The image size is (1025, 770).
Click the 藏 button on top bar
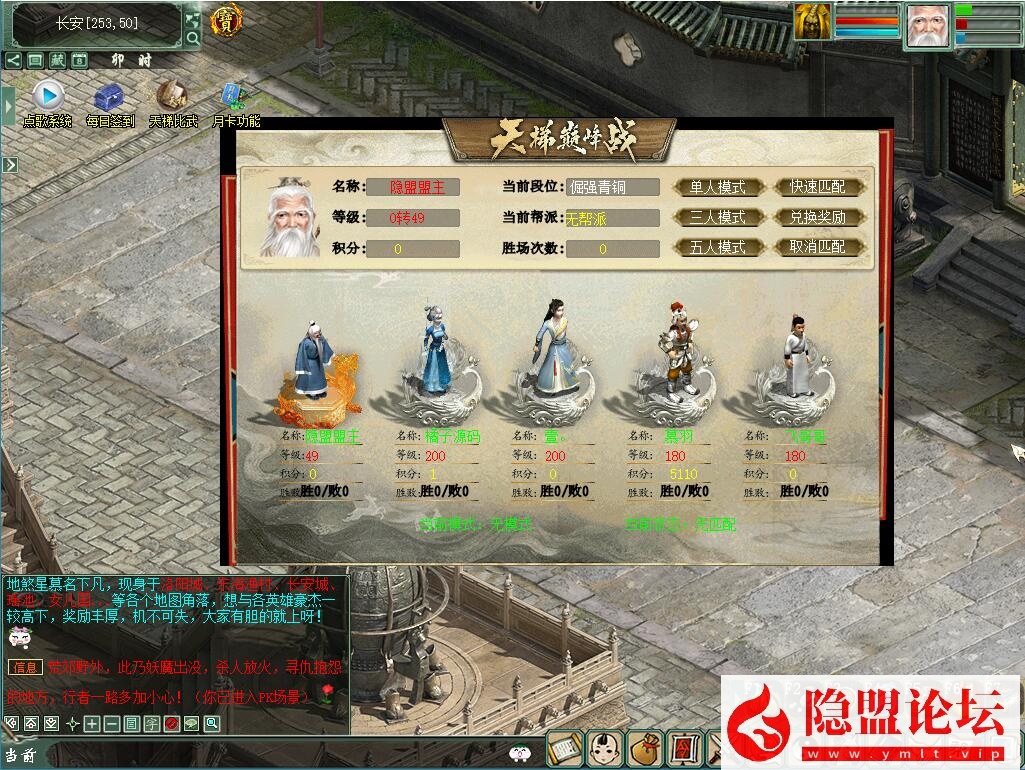coord(57,61)
